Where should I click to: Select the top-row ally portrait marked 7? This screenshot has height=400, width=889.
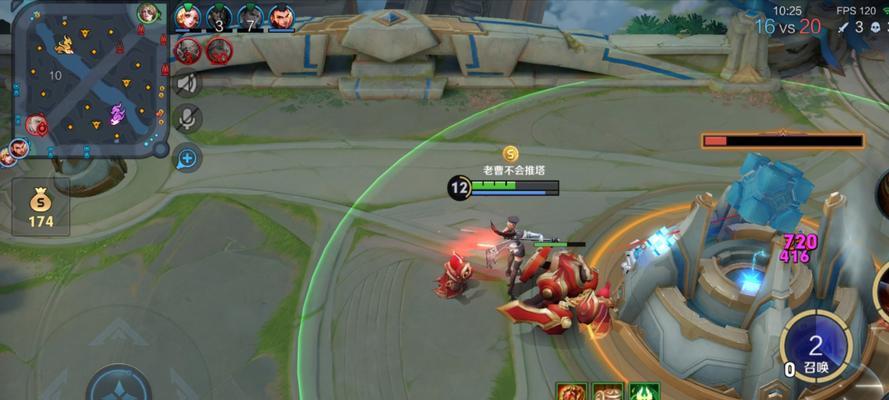pyautogui.click(x=250, y=17)
